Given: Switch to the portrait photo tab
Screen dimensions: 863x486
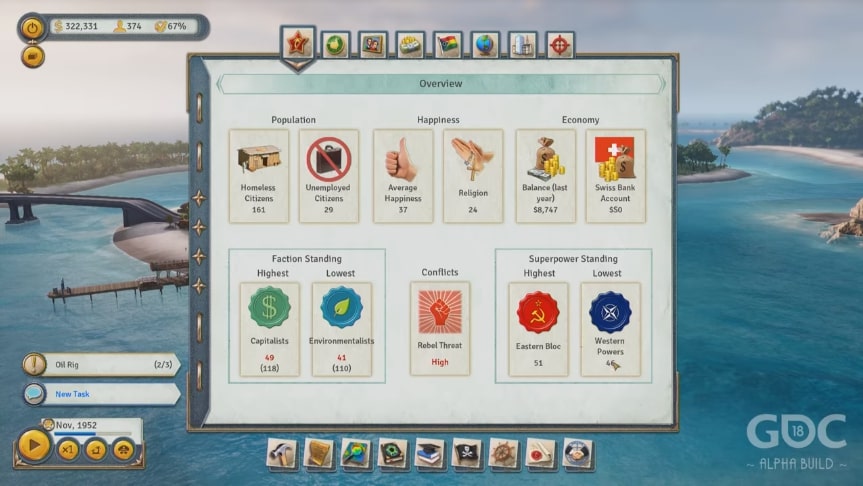Looking at the screenshot, I should pos(373,45).
